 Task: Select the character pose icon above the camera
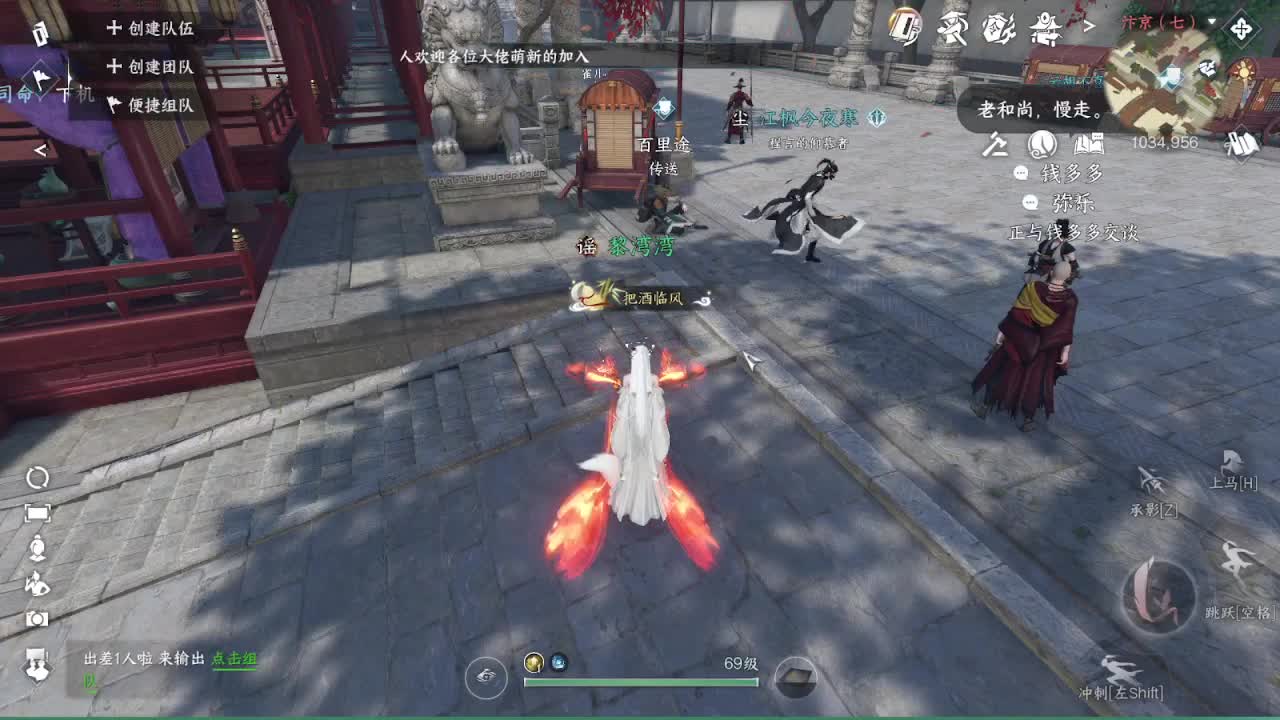(38, 583)
